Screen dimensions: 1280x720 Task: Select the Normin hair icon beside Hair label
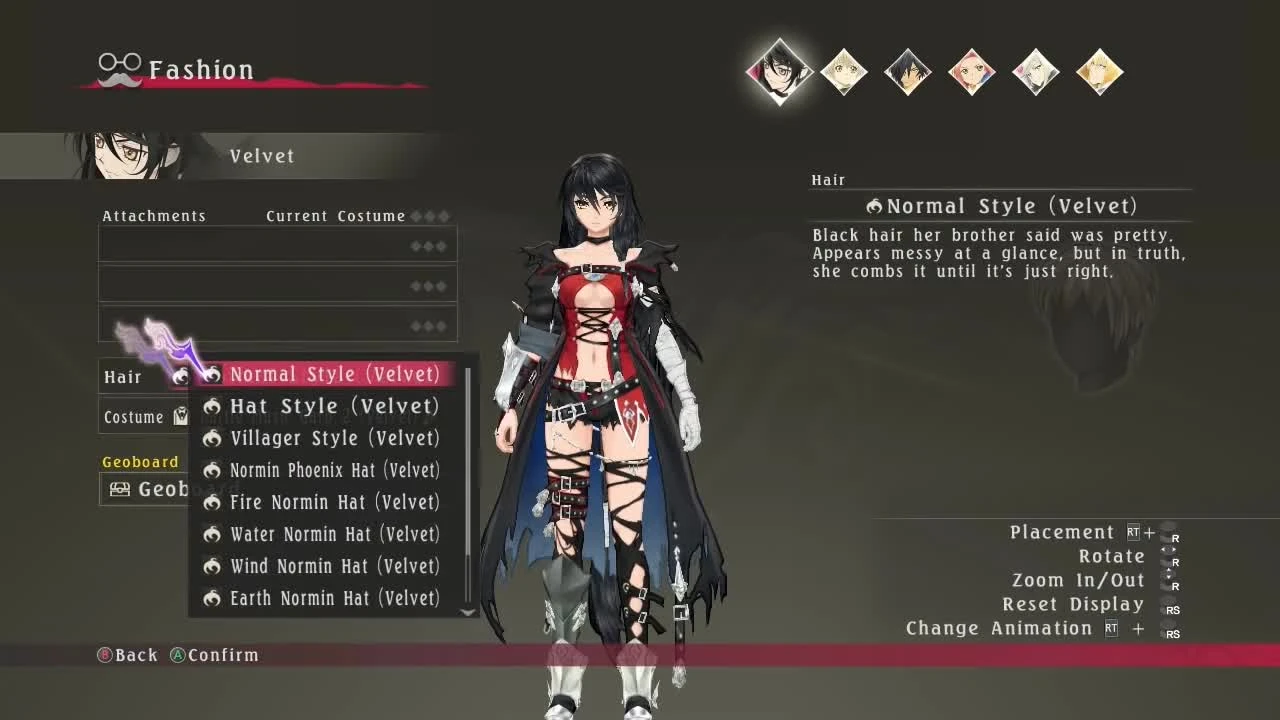pos(180,377)
